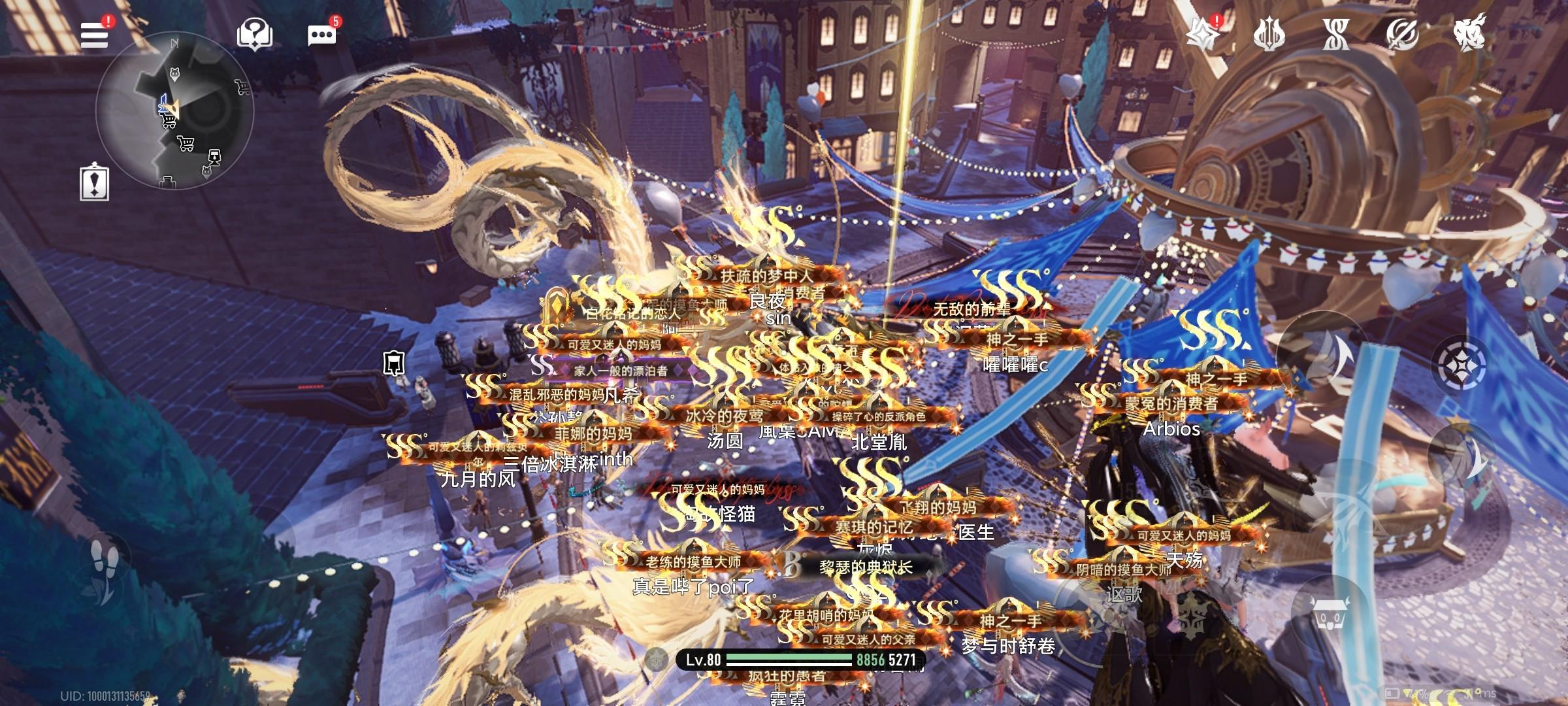
Task: Tap the four-point star icon with alert
Action: pos(1204,34)
